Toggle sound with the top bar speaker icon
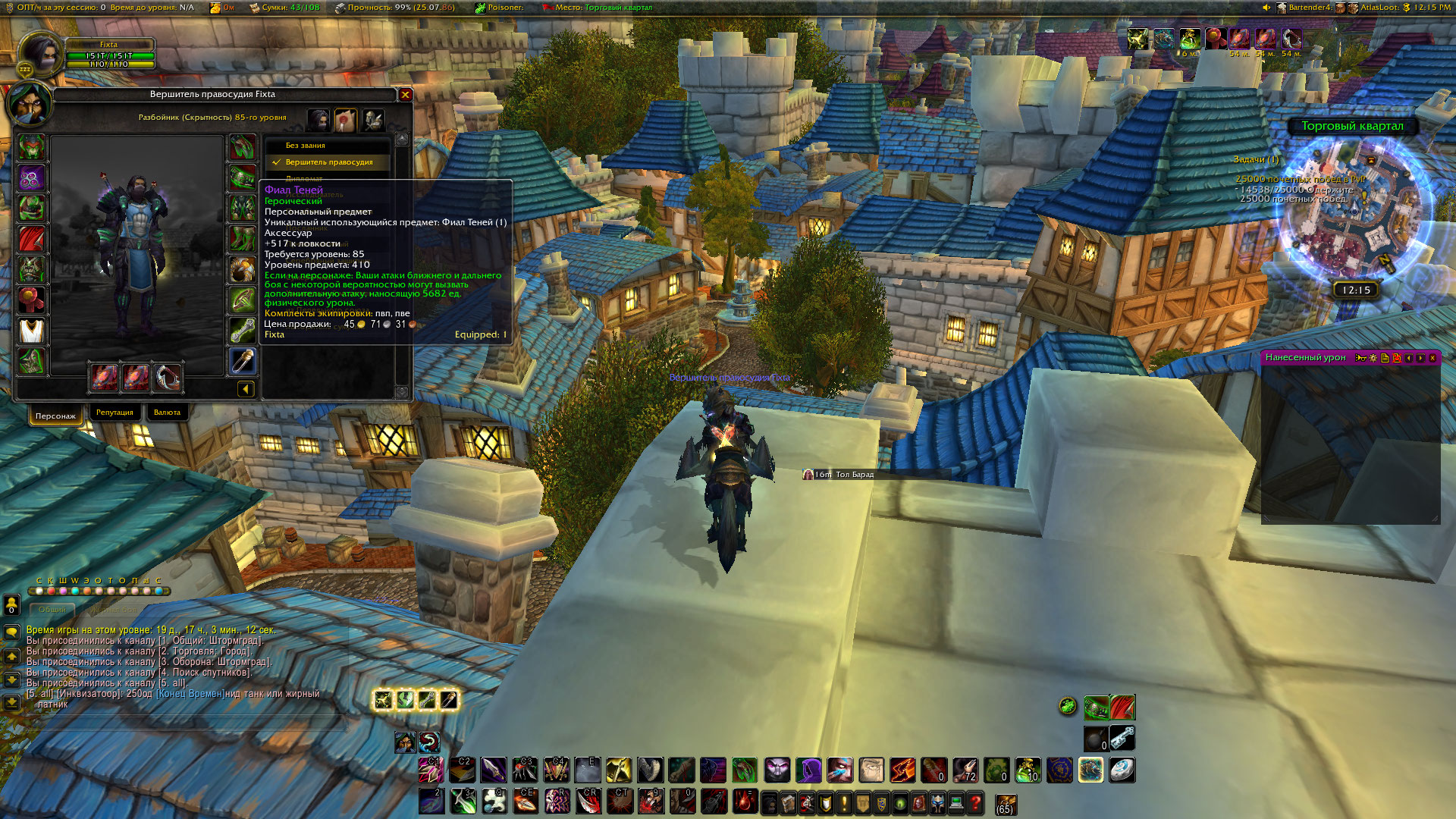Screen dimensions: 1456x819 point(1266,8)
